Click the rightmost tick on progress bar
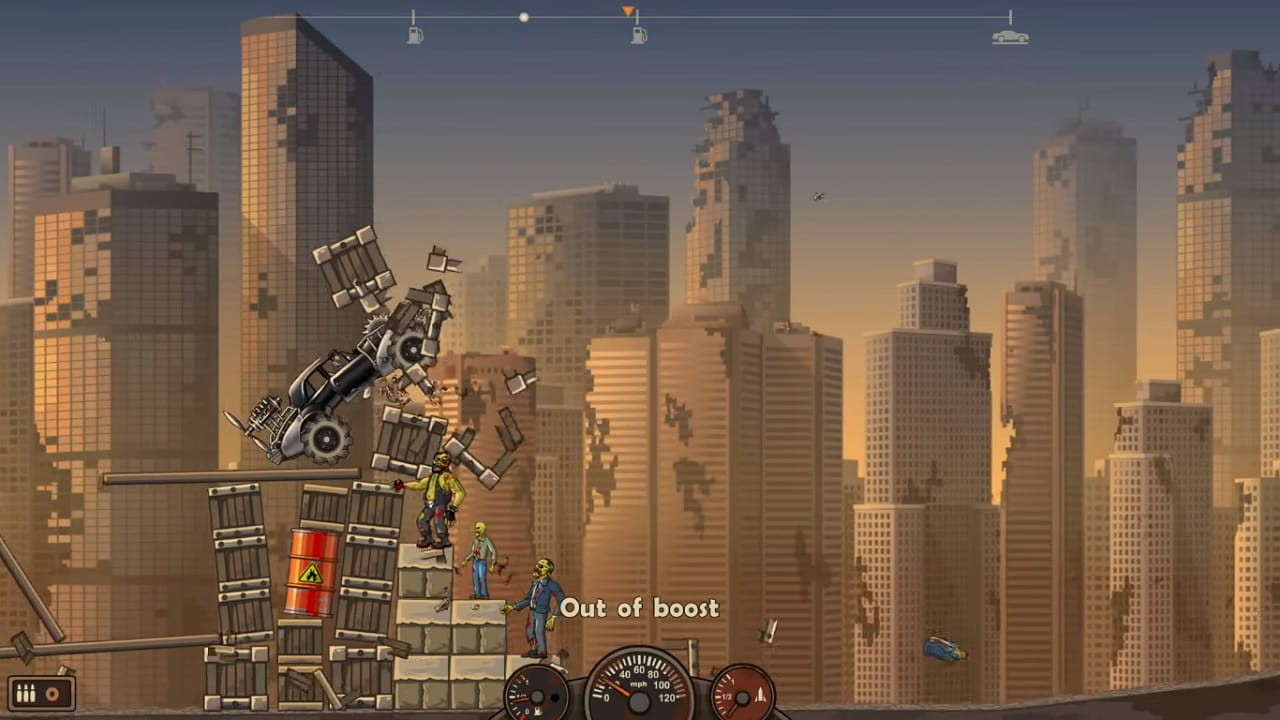The height and width of the screenshot is (720, 1280). pos(1011,17)
